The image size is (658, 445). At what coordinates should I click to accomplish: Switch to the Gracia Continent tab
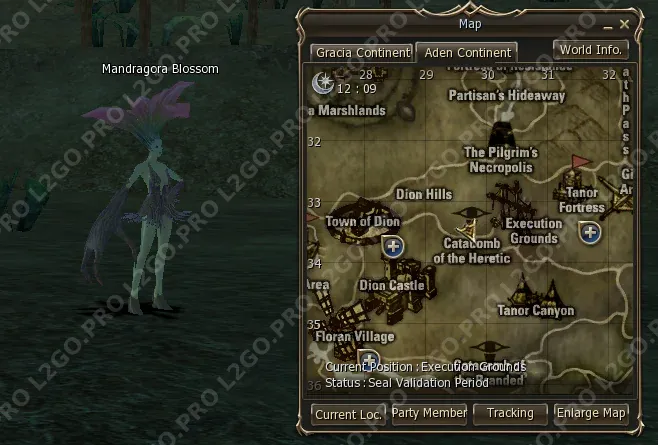361,52
